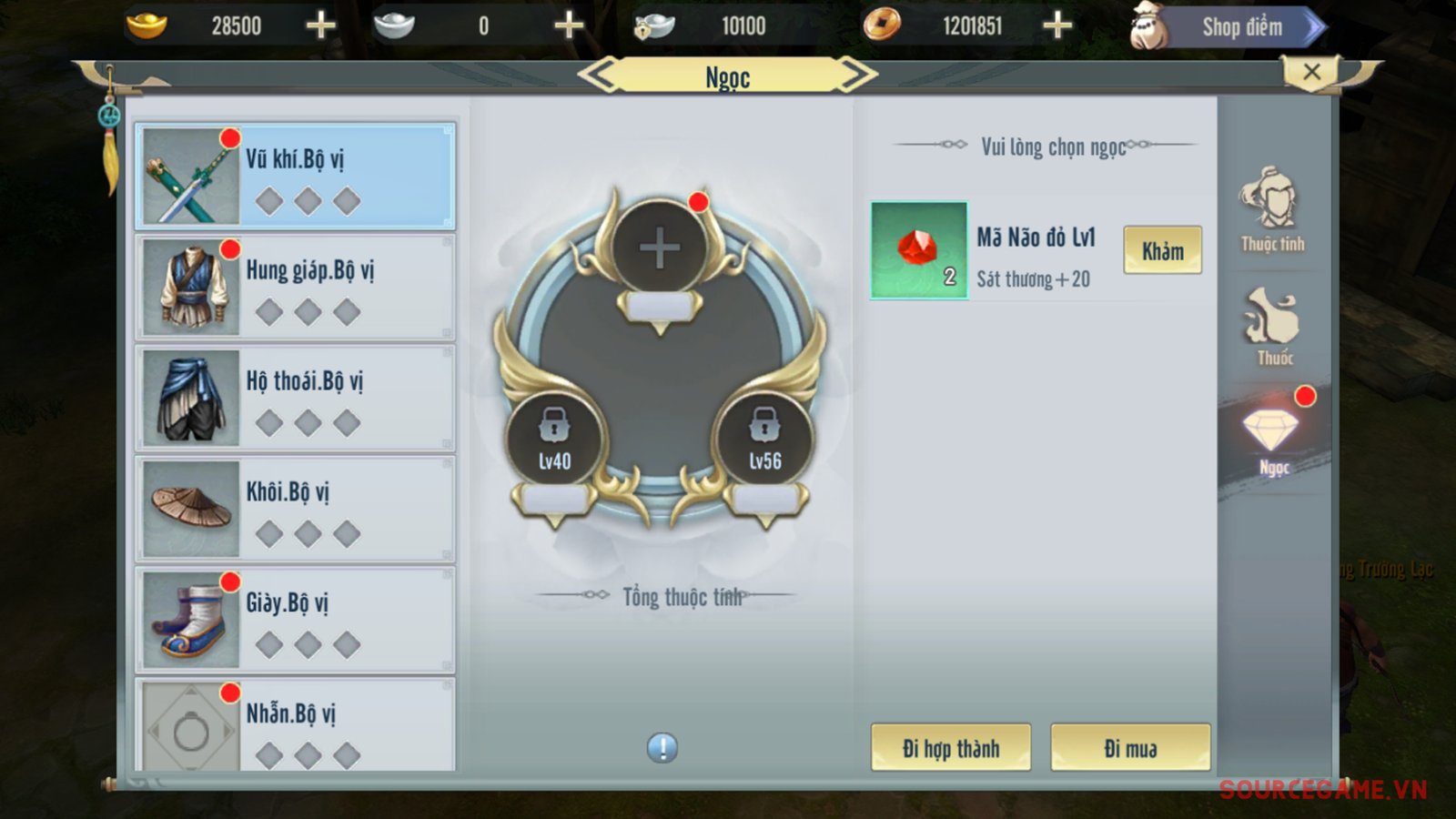Pick the Khôi.Bộ vị helmet row
Viewport: 1456px width, 819px height.
[296, 509]
